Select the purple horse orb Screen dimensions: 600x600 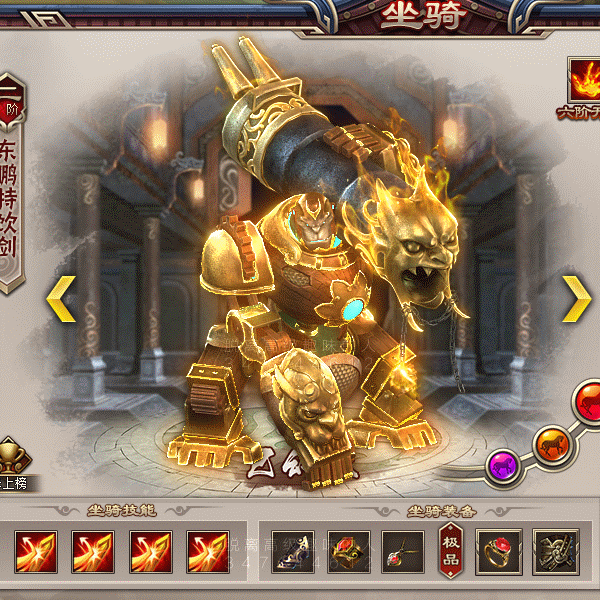(503, 464)
